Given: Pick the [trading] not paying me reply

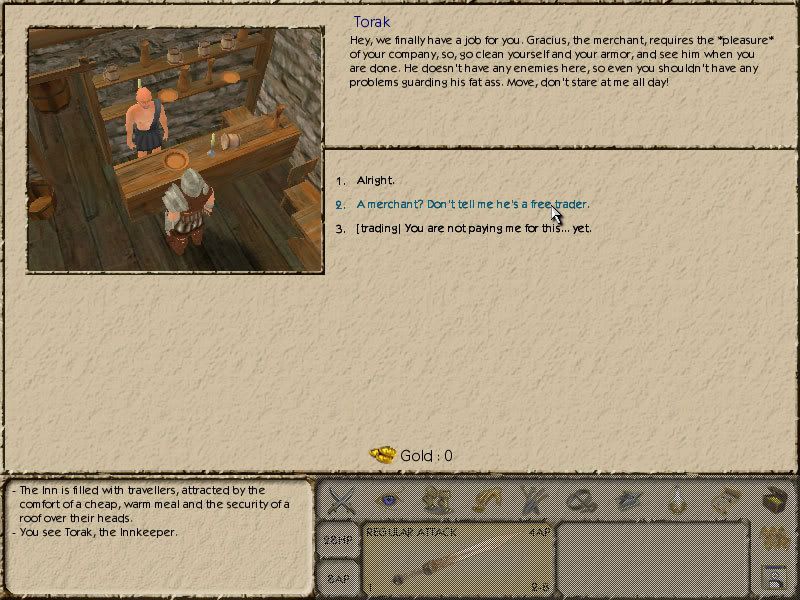Looking at the screenshot, I should (473, 228).
